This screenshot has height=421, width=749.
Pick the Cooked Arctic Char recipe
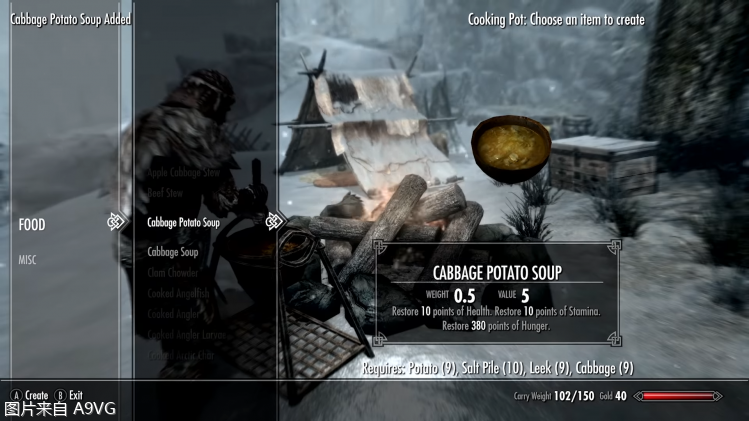point(181,355)
